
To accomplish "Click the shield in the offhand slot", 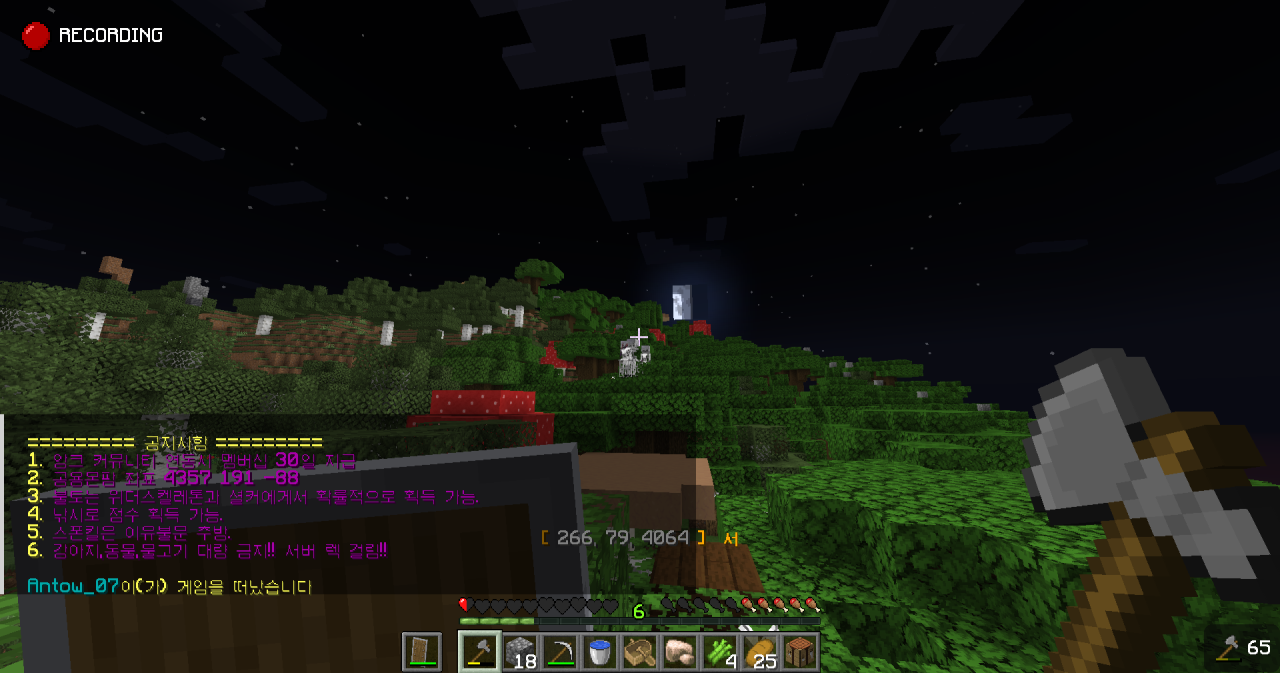I will (x=422, y=652).
